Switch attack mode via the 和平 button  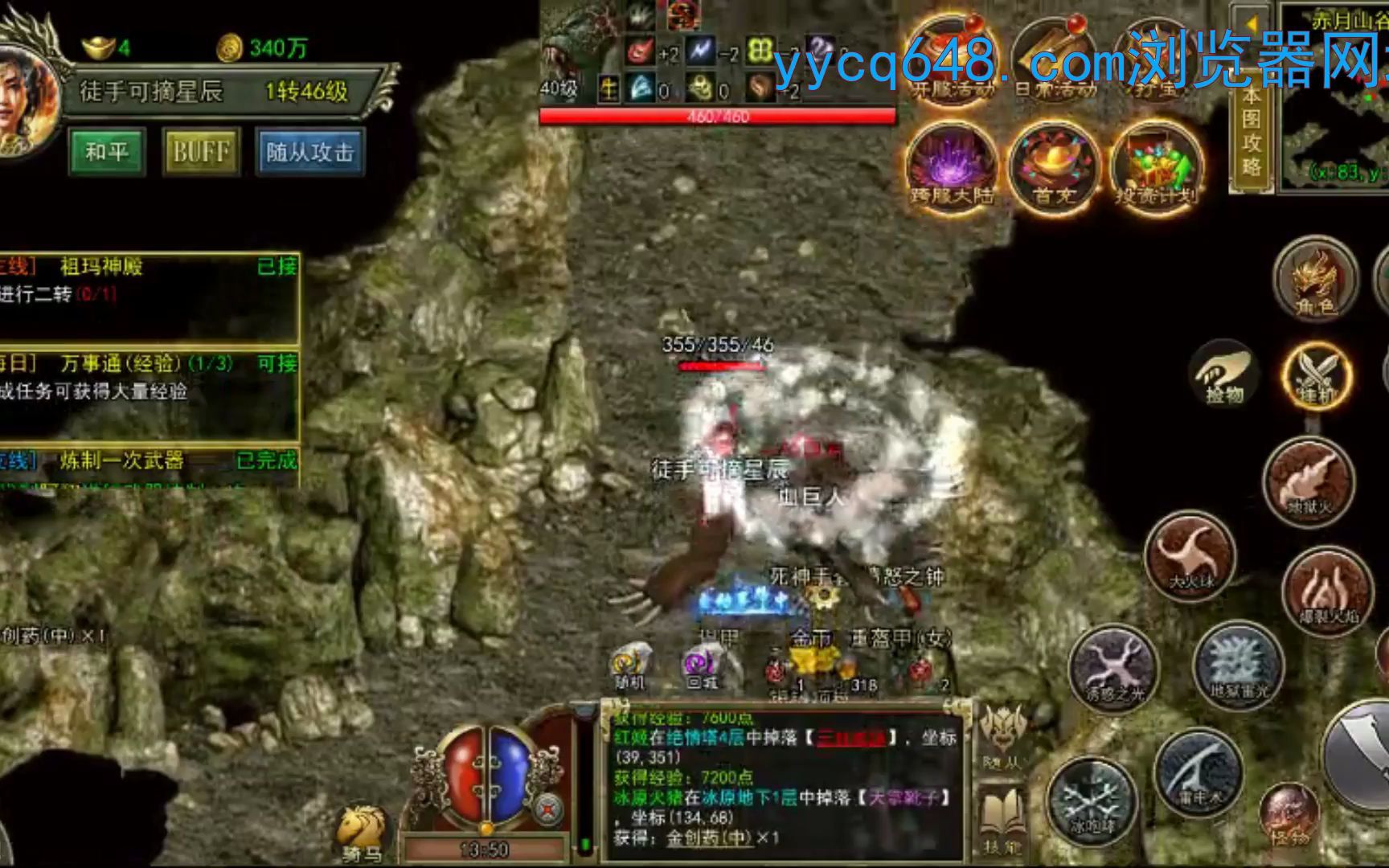point(109,151)
